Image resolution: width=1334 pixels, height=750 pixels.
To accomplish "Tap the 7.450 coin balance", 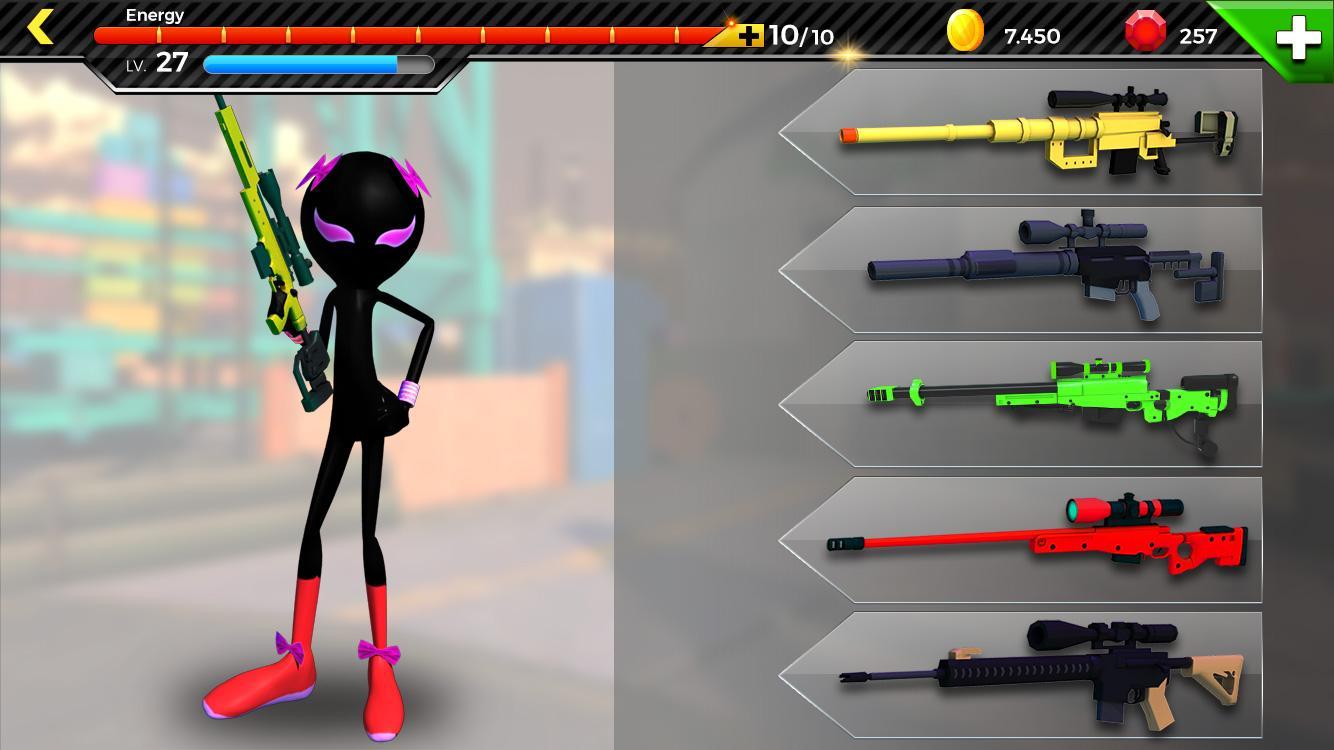I will pyautogui.click(x=1030, y=36).
